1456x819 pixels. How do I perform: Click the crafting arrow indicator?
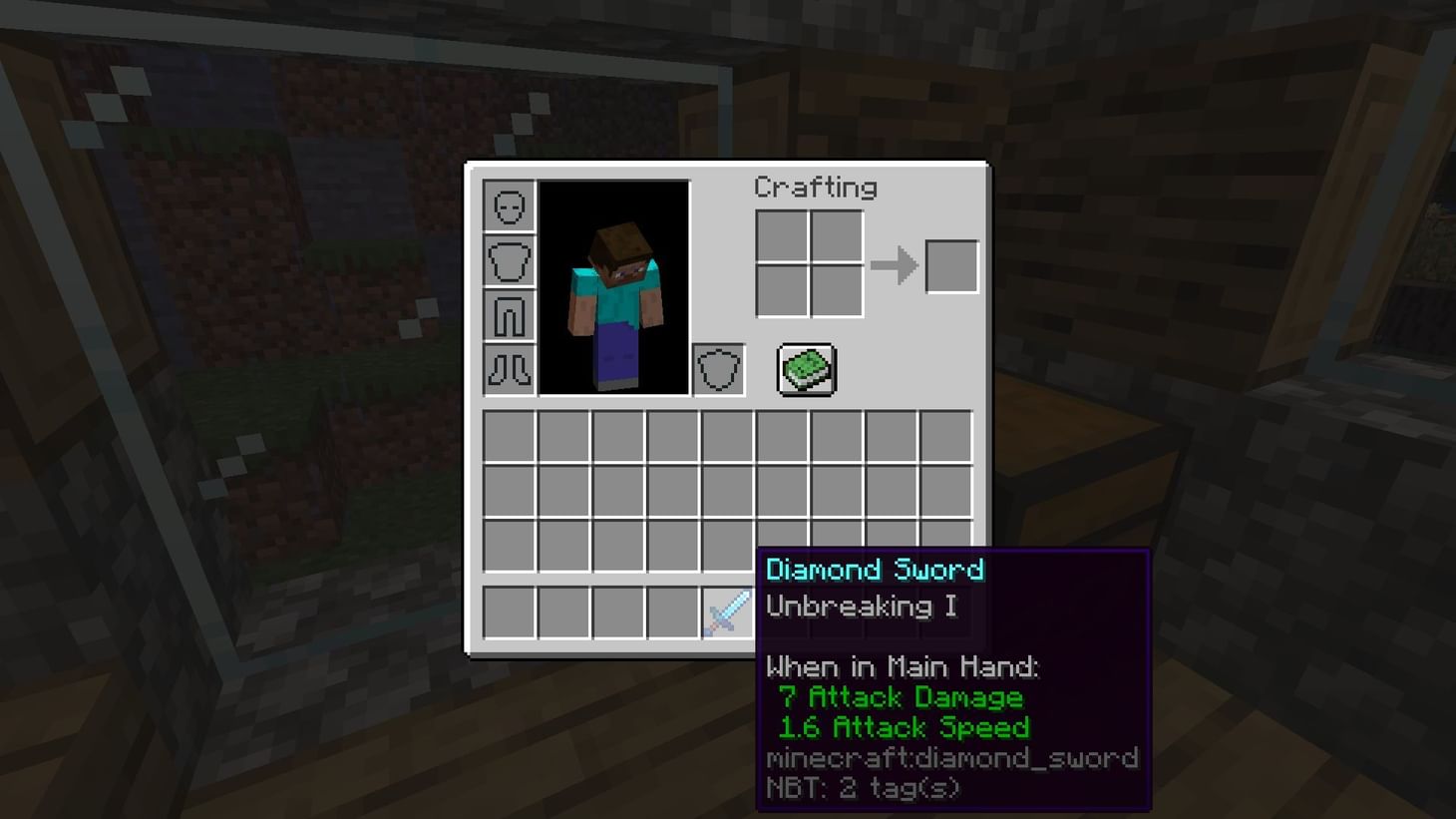[x=895, y=264]
